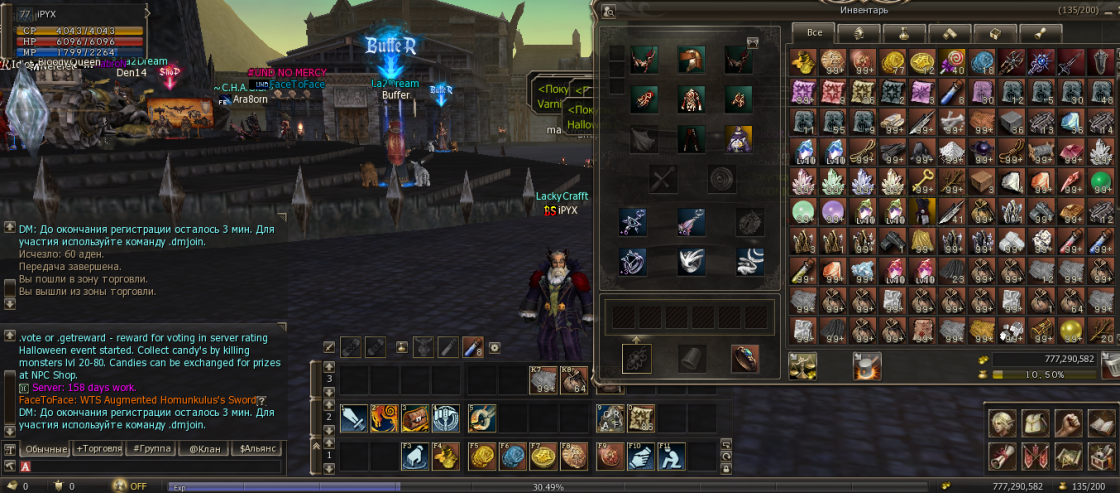The width and height of the screenshot is (1120, 493).
Task: Click the golden scales button below inventory
Action: (x=802, y=366)
